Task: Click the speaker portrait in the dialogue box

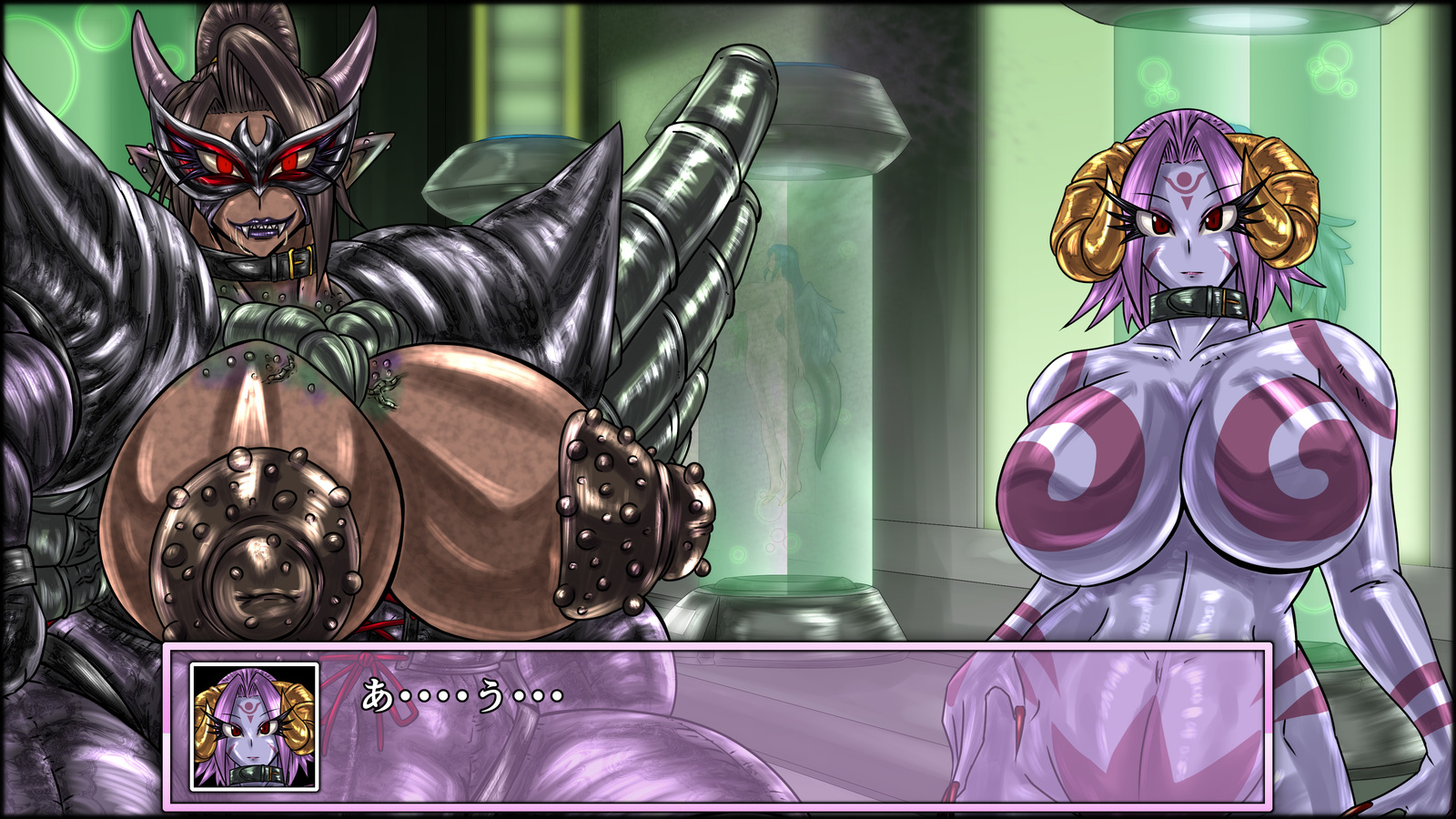Action: coord(254,726)
